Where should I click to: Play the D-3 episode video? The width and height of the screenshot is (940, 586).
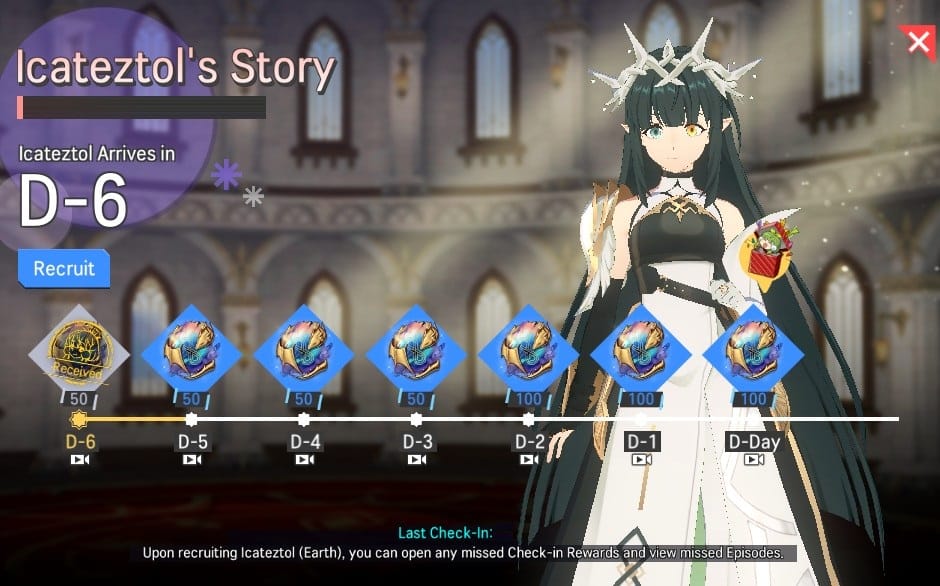tap(417, 460)
